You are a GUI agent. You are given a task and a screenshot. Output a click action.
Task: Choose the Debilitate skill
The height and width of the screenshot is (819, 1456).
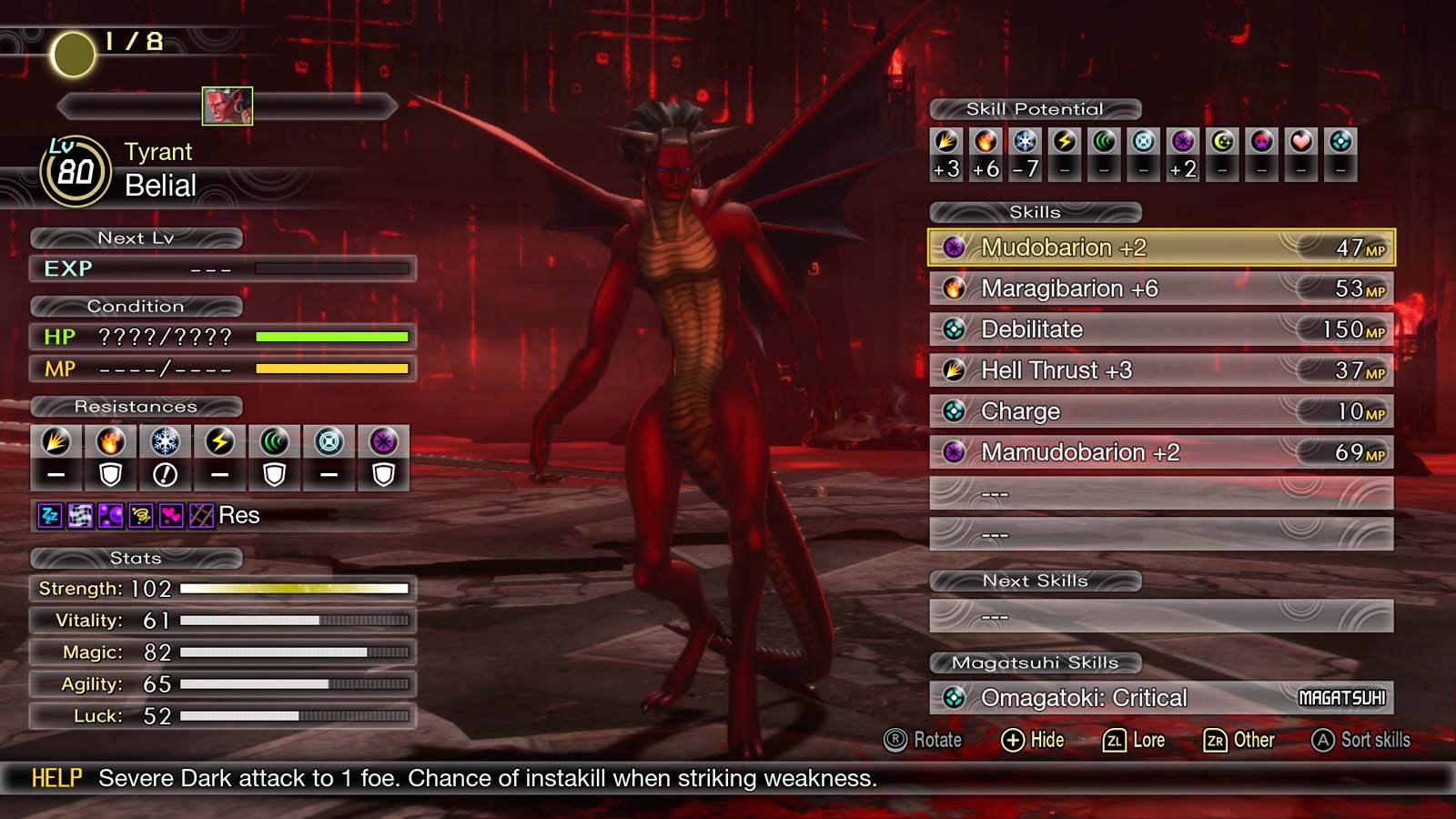(x=1156, y=329)
